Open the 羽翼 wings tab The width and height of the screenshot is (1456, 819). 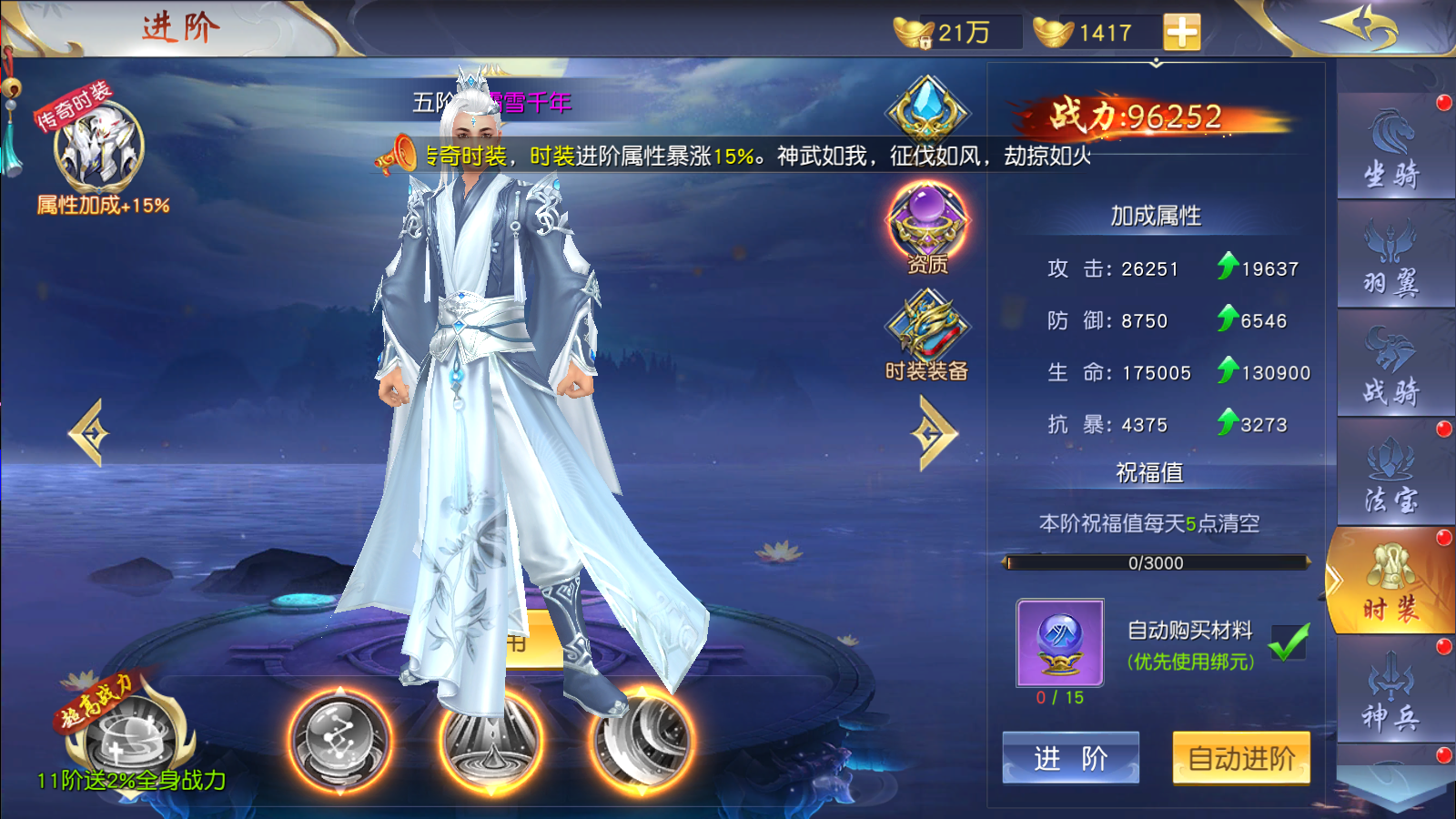coord(1391,257)
